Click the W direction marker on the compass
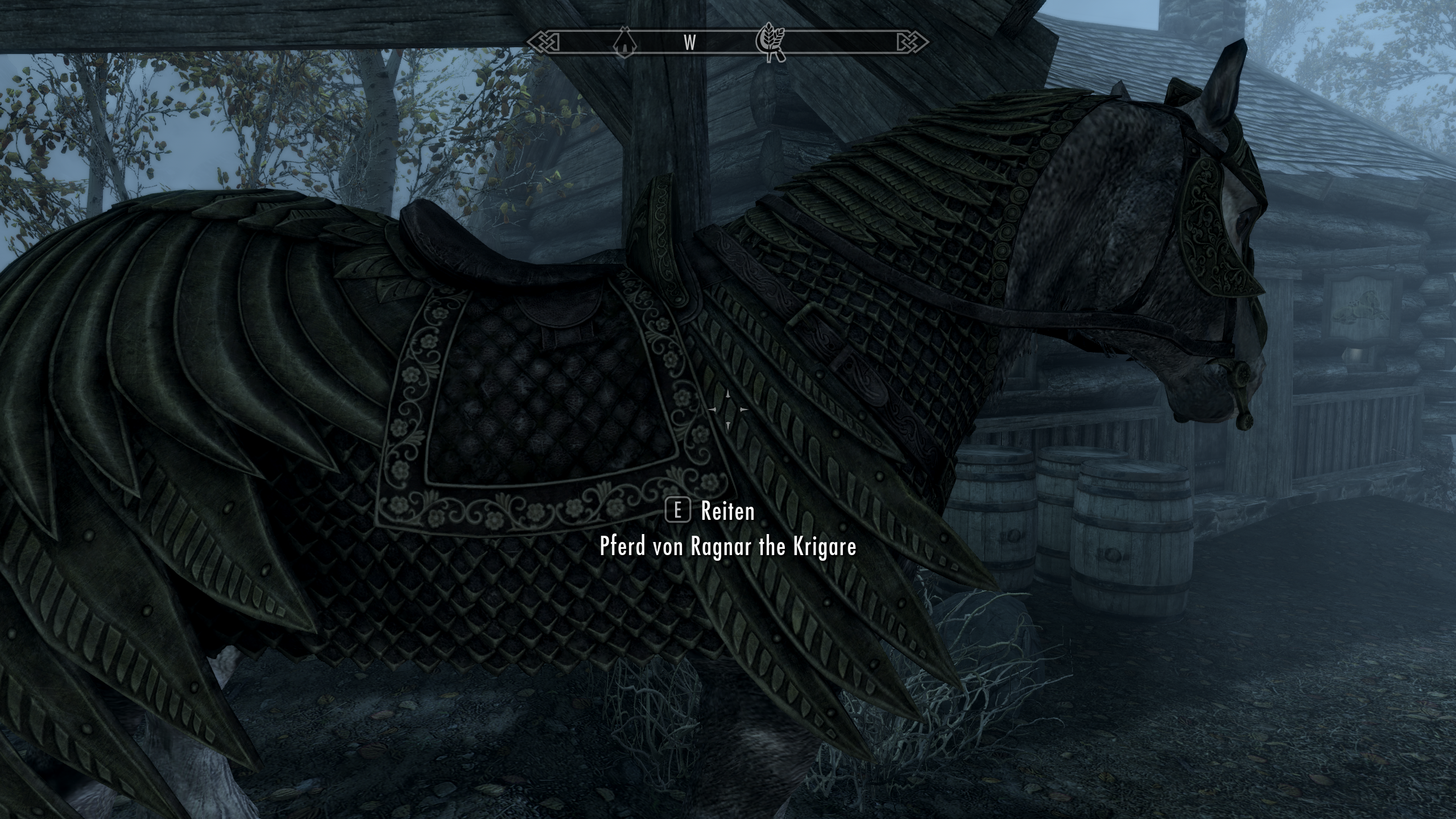Image resolution: width=1456 pixels, height=819 pixels. pos(690,43)
